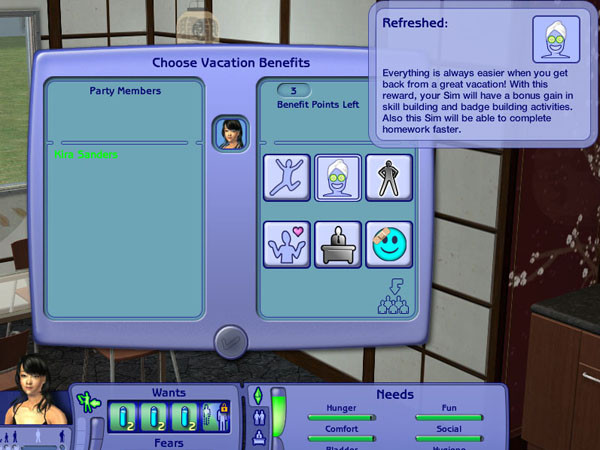Click Mrs Sanders in Party Members list
Viewport: 600px width, 450px height.
coord(87,155)
